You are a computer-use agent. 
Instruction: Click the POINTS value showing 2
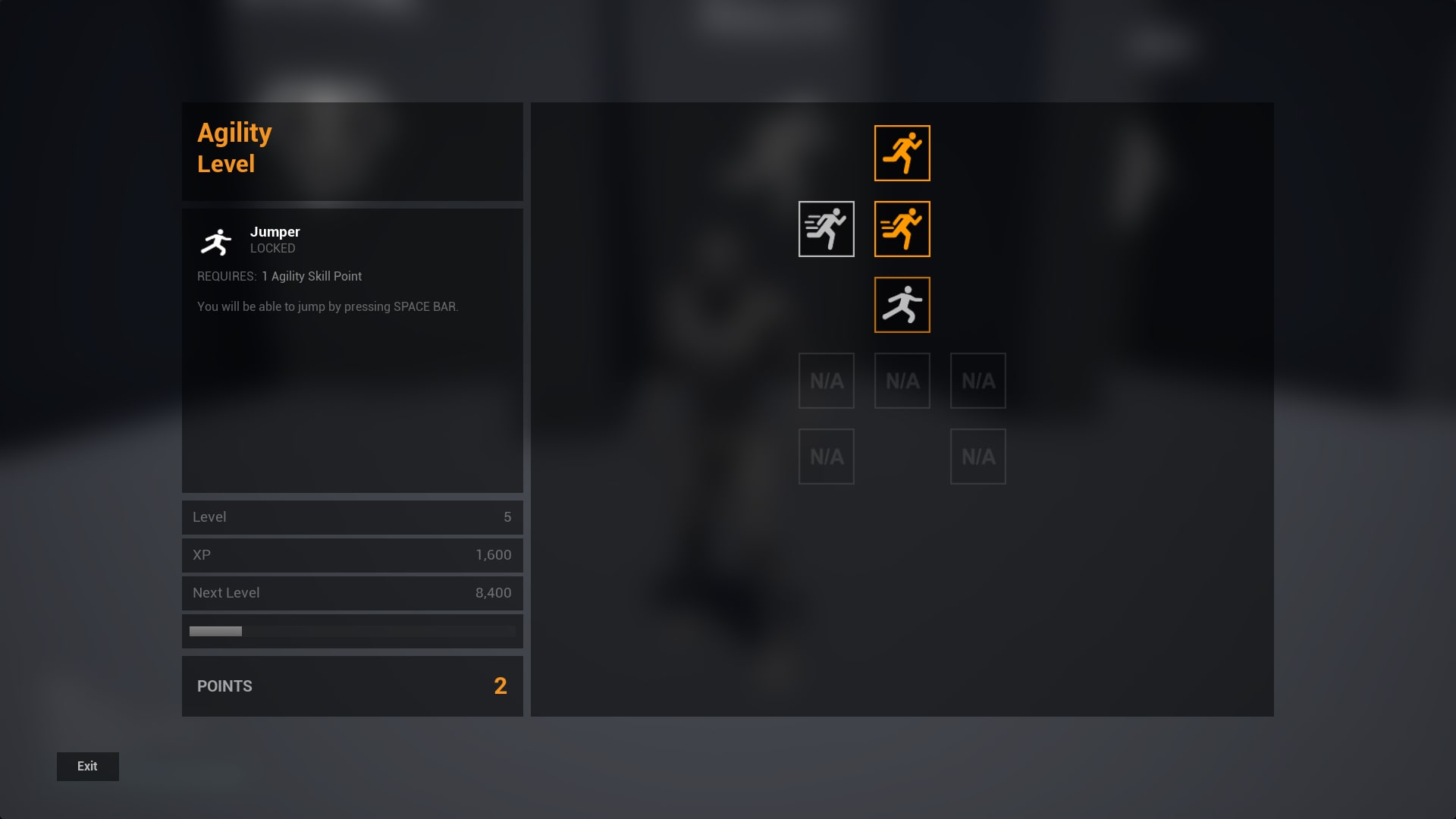coord(500,686)
